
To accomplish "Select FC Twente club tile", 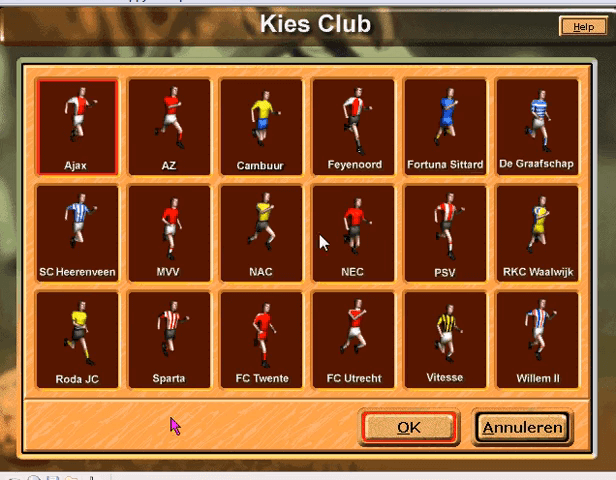I will (x=261, y=339).
